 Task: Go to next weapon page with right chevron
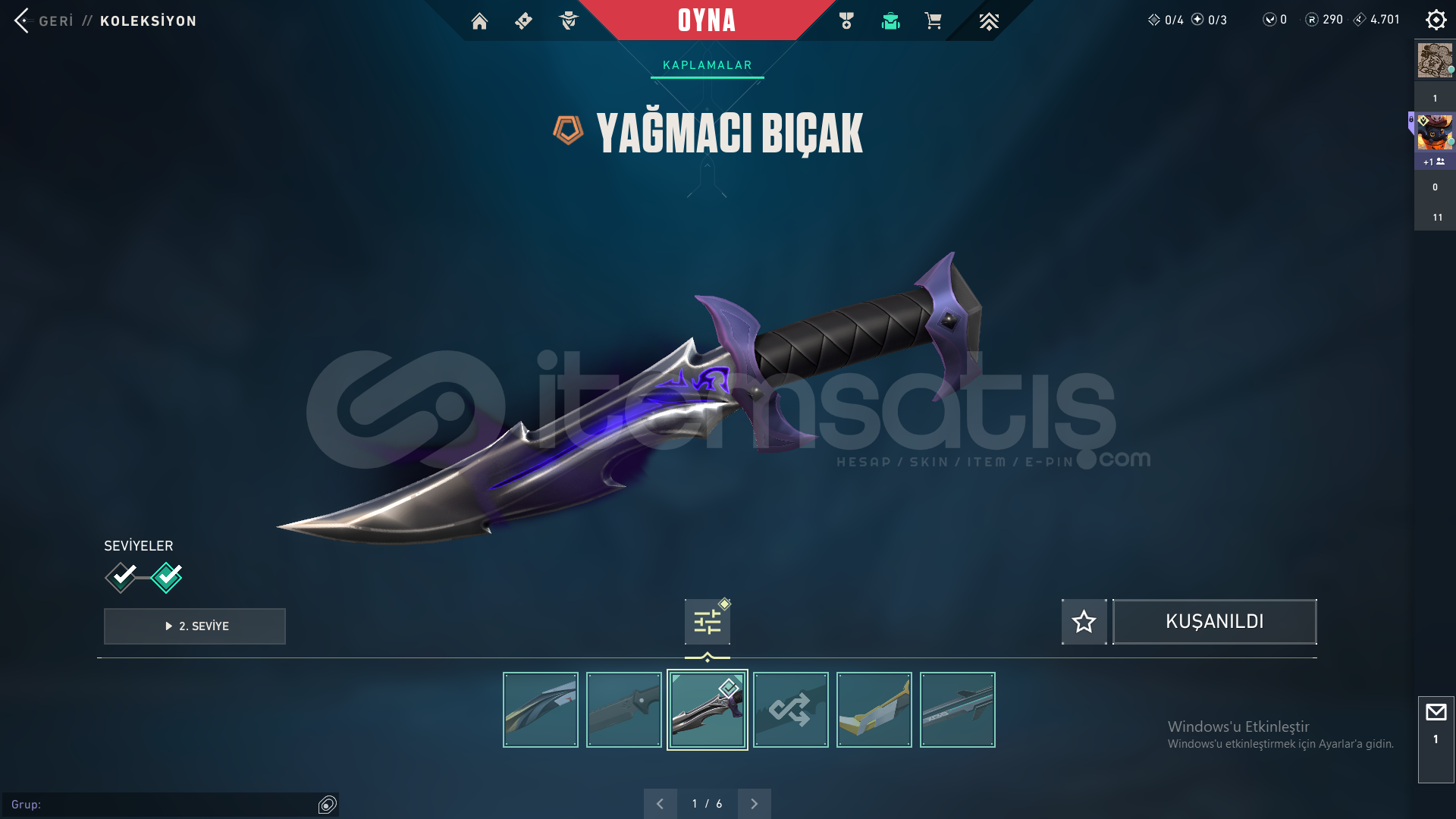tap(754, 803)
